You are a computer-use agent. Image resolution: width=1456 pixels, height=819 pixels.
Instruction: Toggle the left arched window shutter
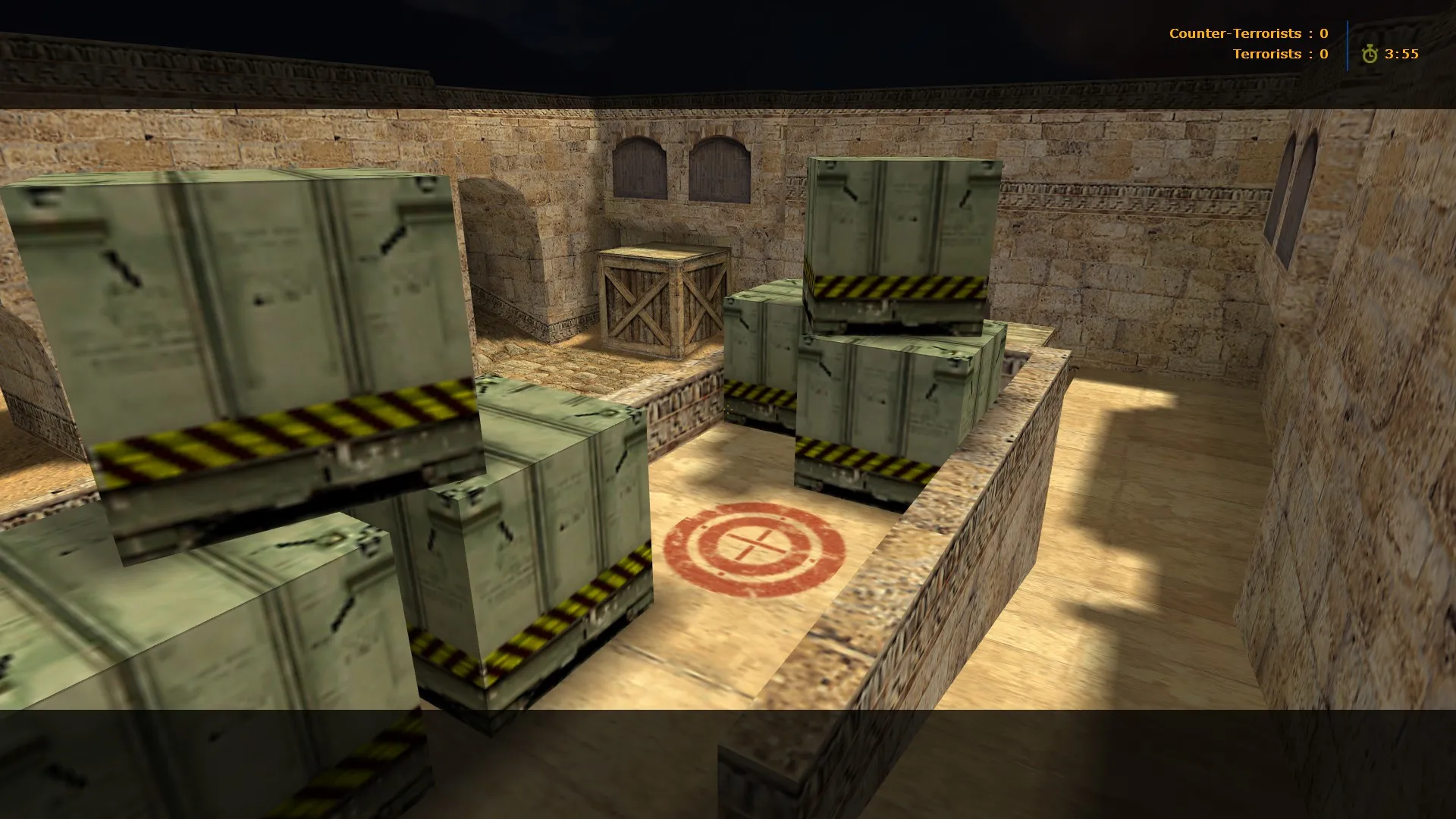tap(639, 168)
